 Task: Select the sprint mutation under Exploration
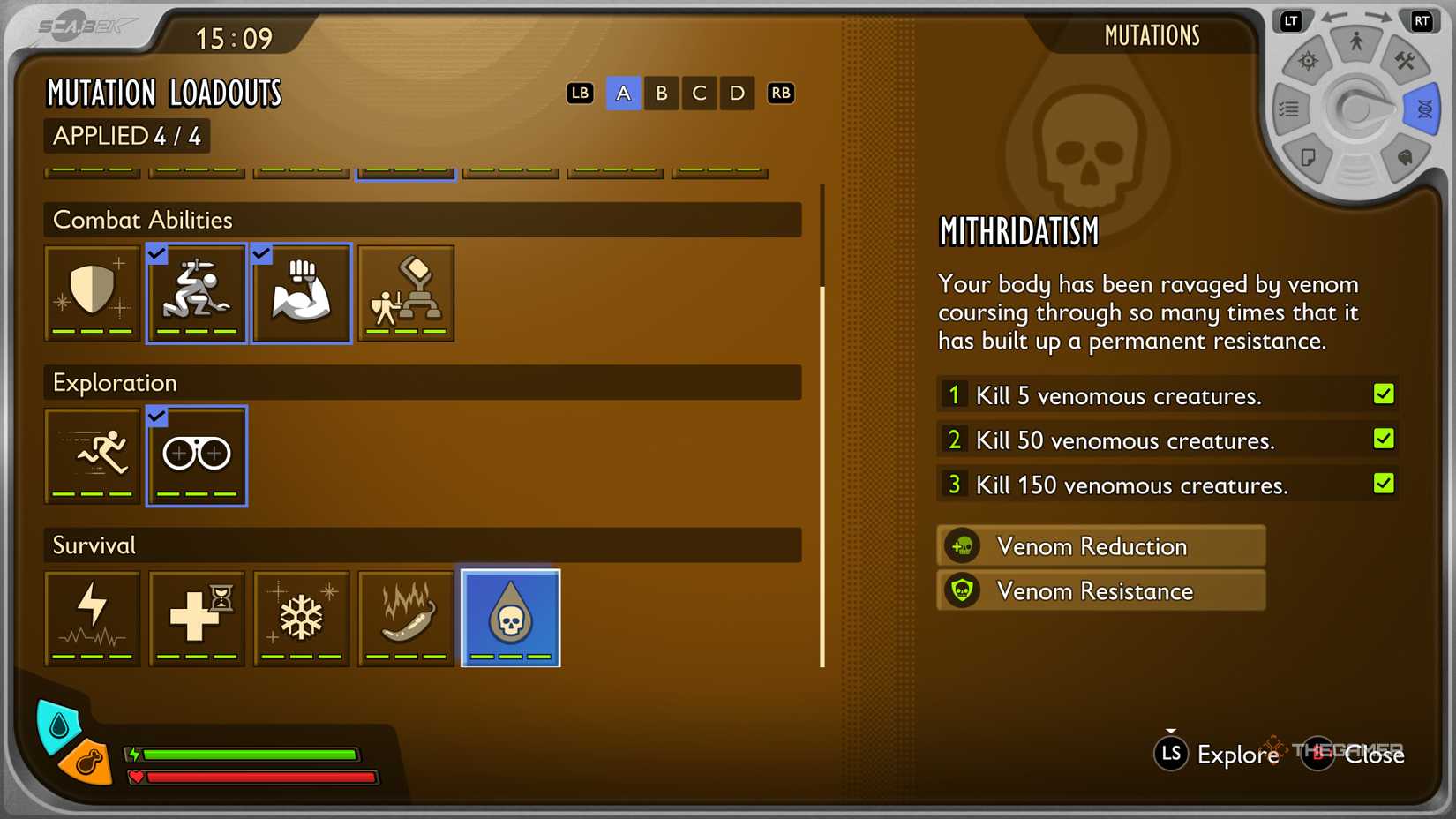pos(92,455)
